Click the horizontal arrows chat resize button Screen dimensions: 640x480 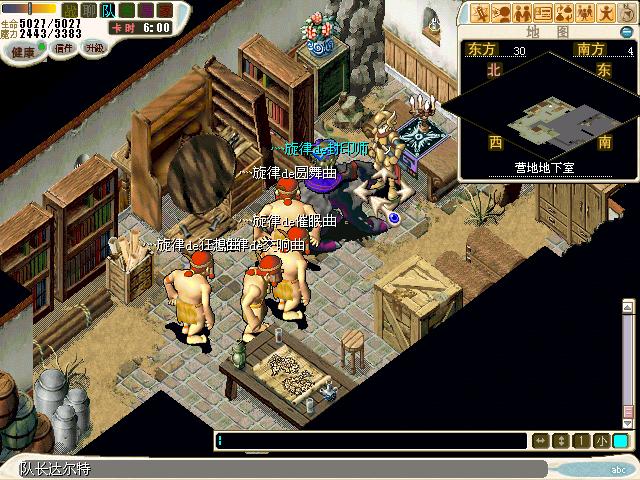tap(540, 441)
